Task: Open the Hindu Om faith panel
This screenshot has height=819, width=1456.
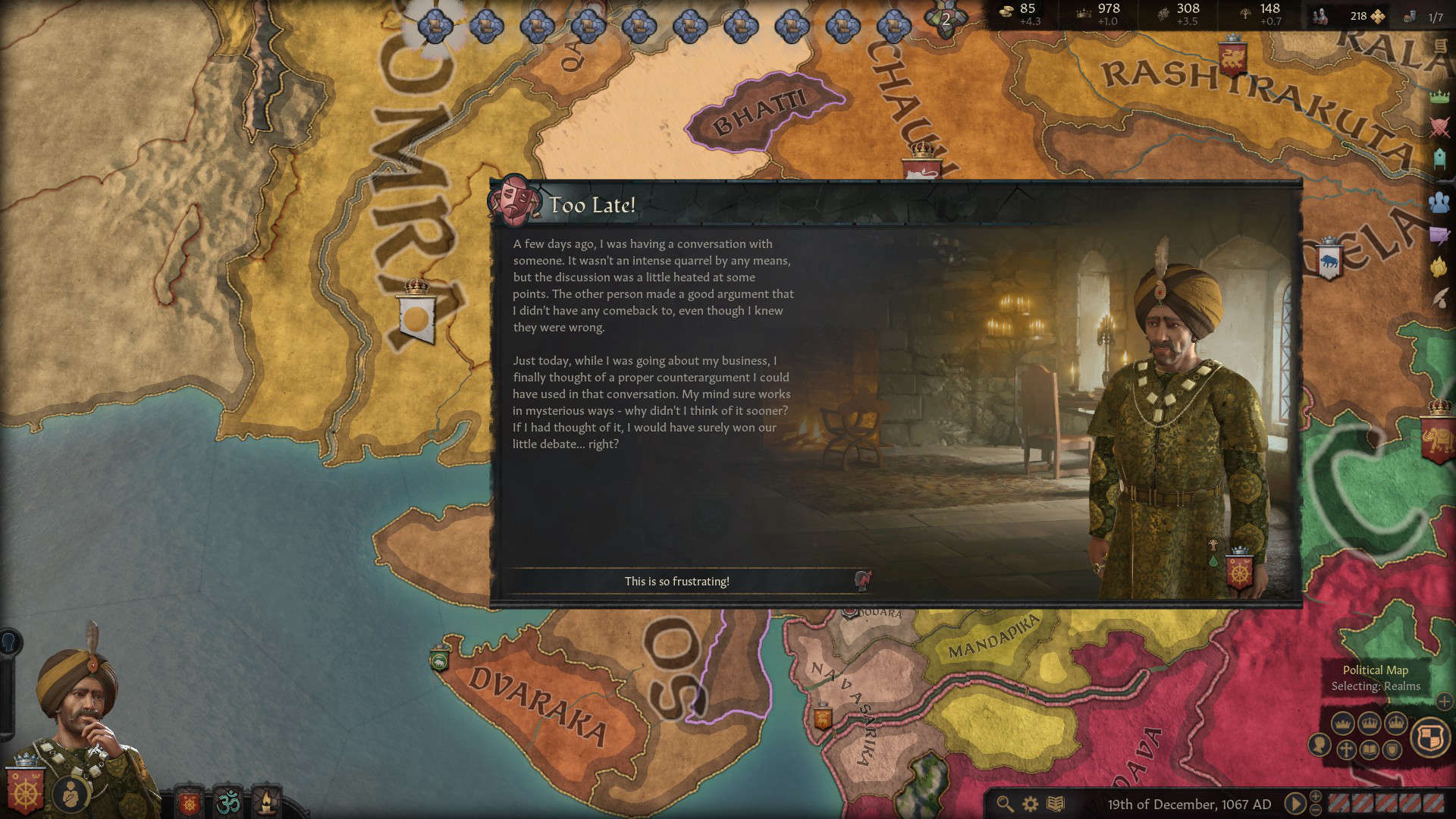Action: click(227, 802)
